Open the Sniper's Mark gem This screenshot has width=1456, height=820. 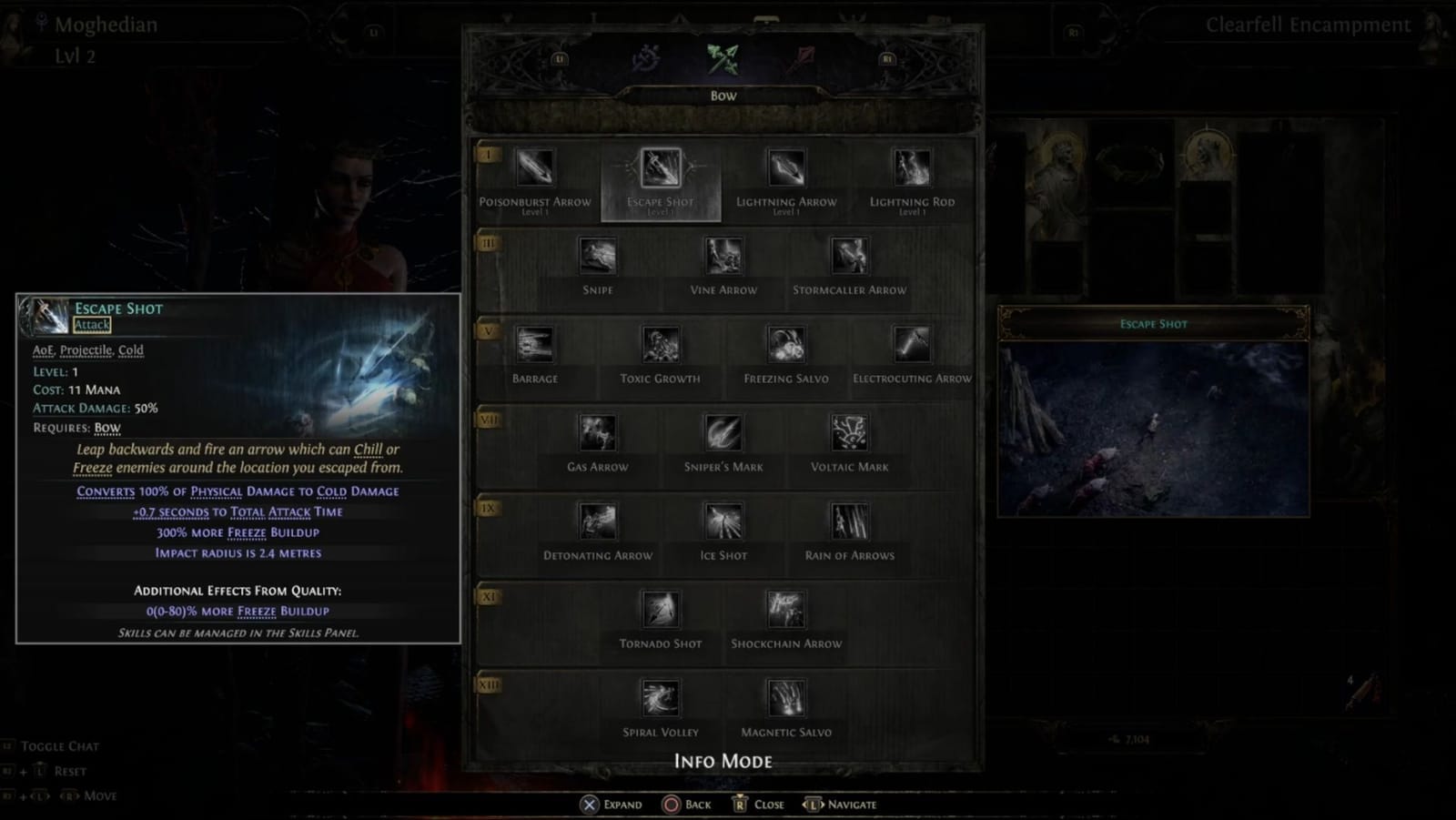[723, 432]
